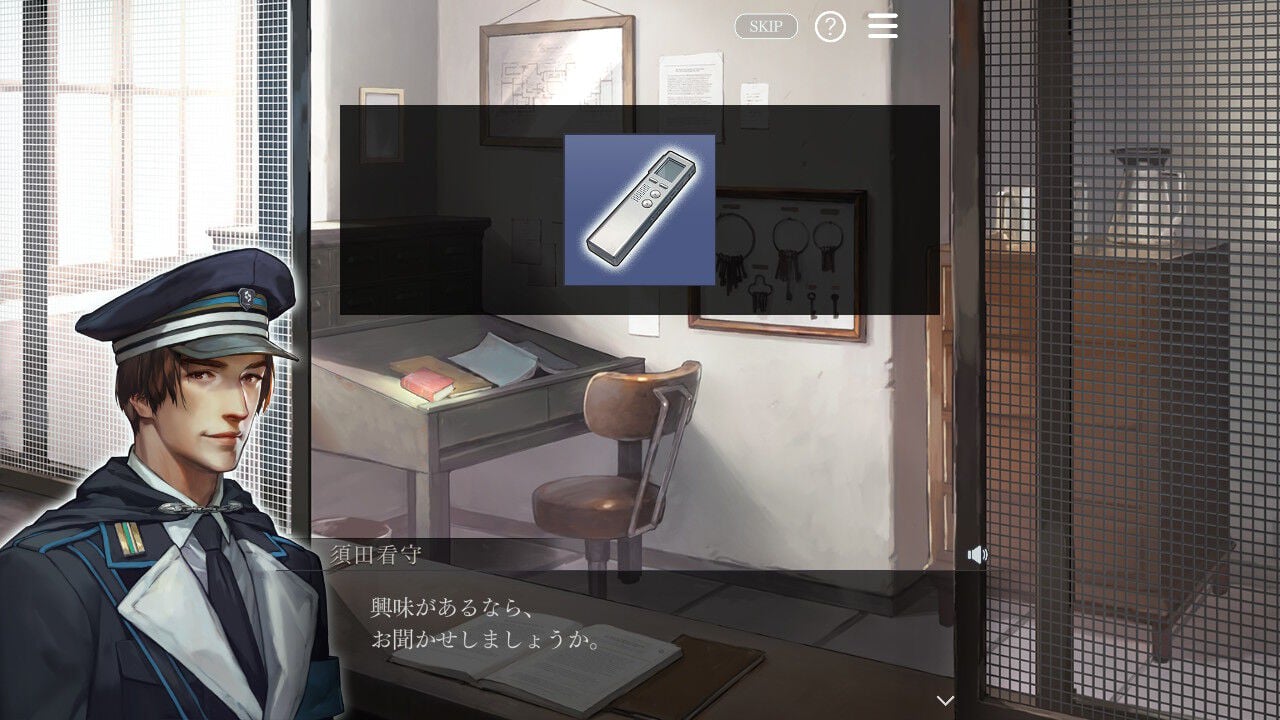Click the recorder thumbnail in the dark panel
Screen dimensions: 1280x720
tap(640, 208)
